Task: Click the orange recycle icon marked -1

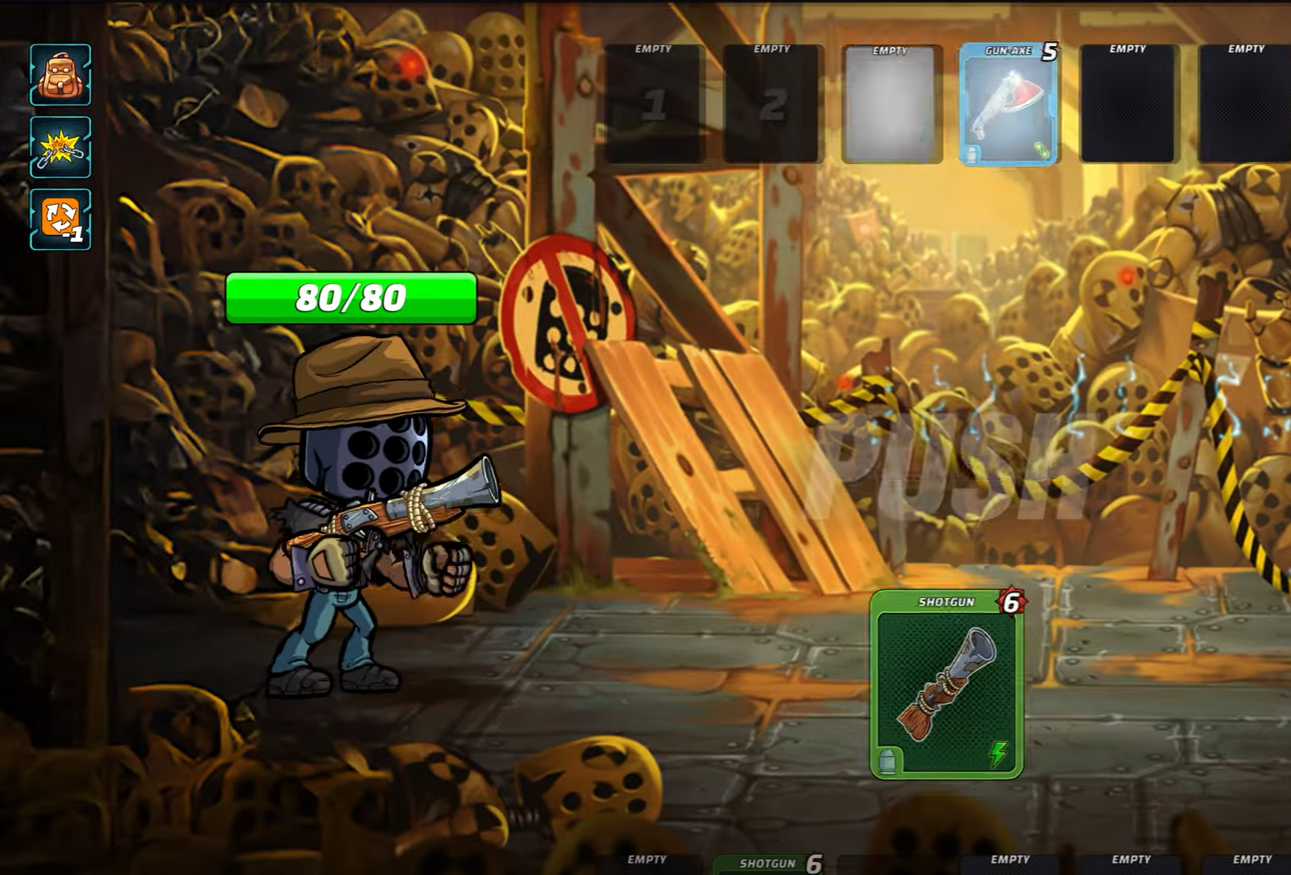Action: pos(60,219)
